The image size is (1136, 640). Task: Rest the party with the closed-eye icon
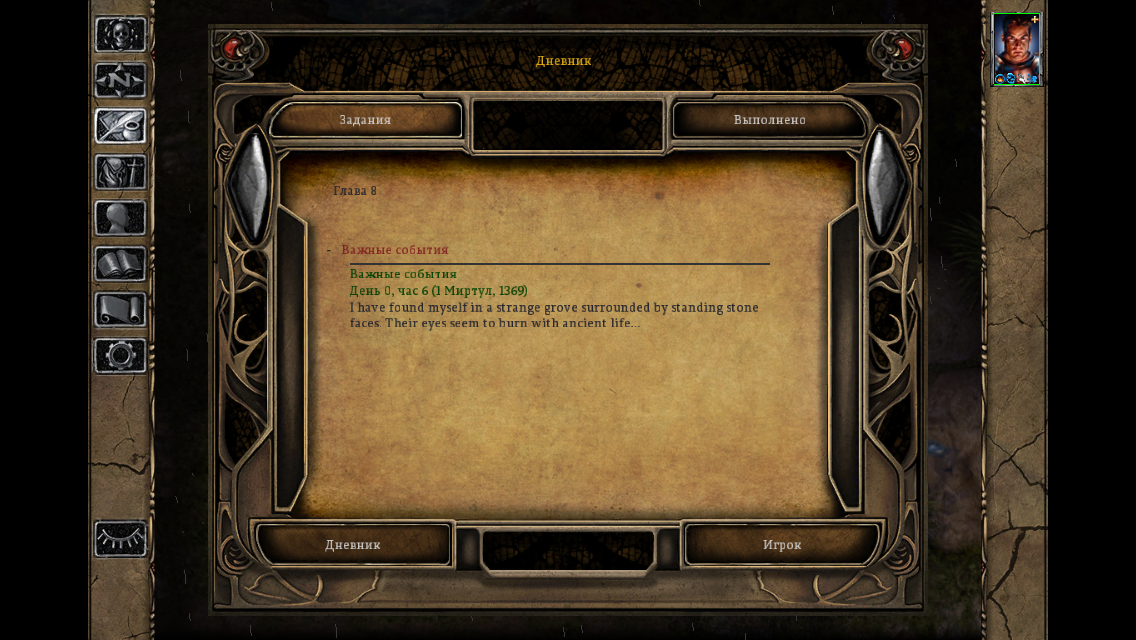click(121, 539)
